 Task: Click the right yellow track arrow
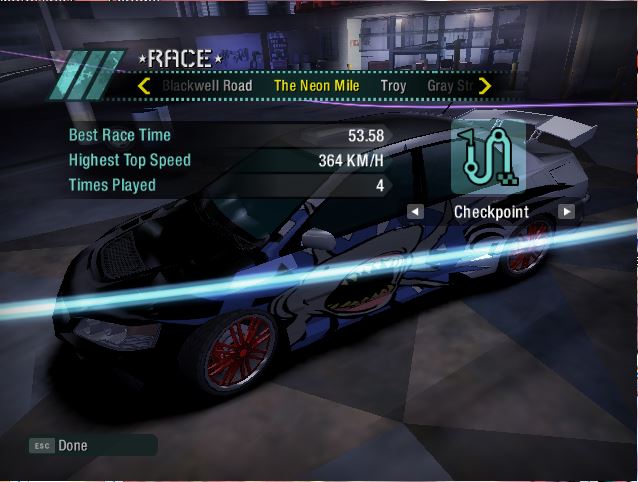pos(485,86)
